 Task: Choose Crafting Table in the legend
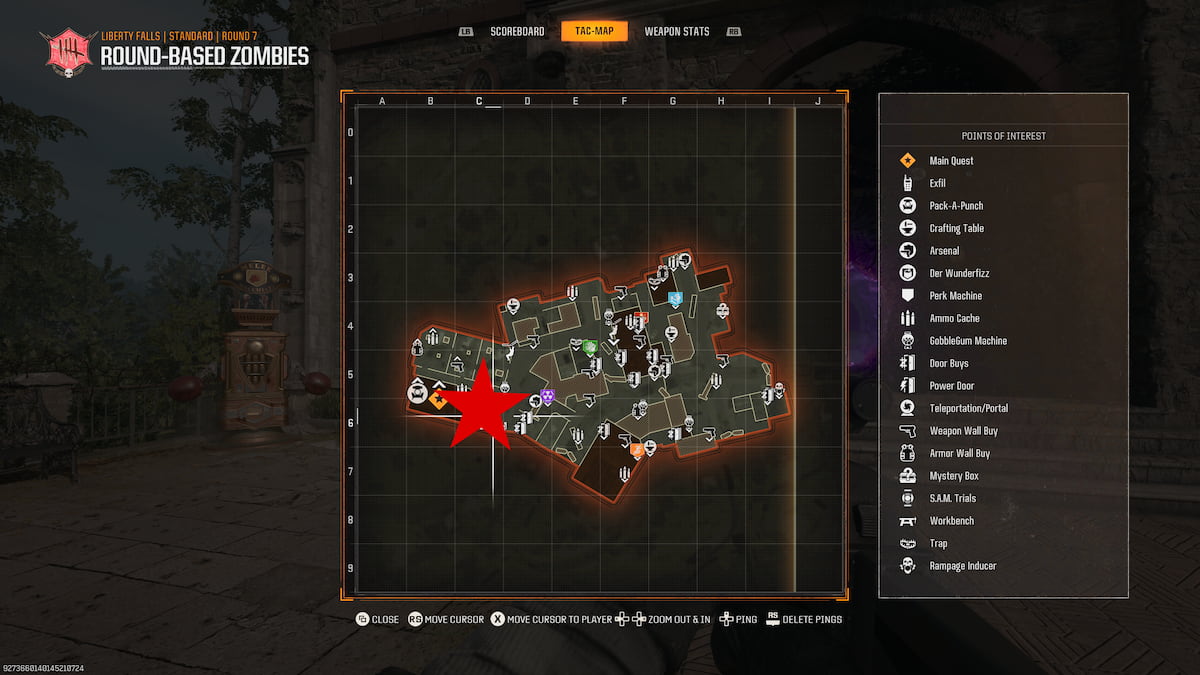[x=956, y=228]
